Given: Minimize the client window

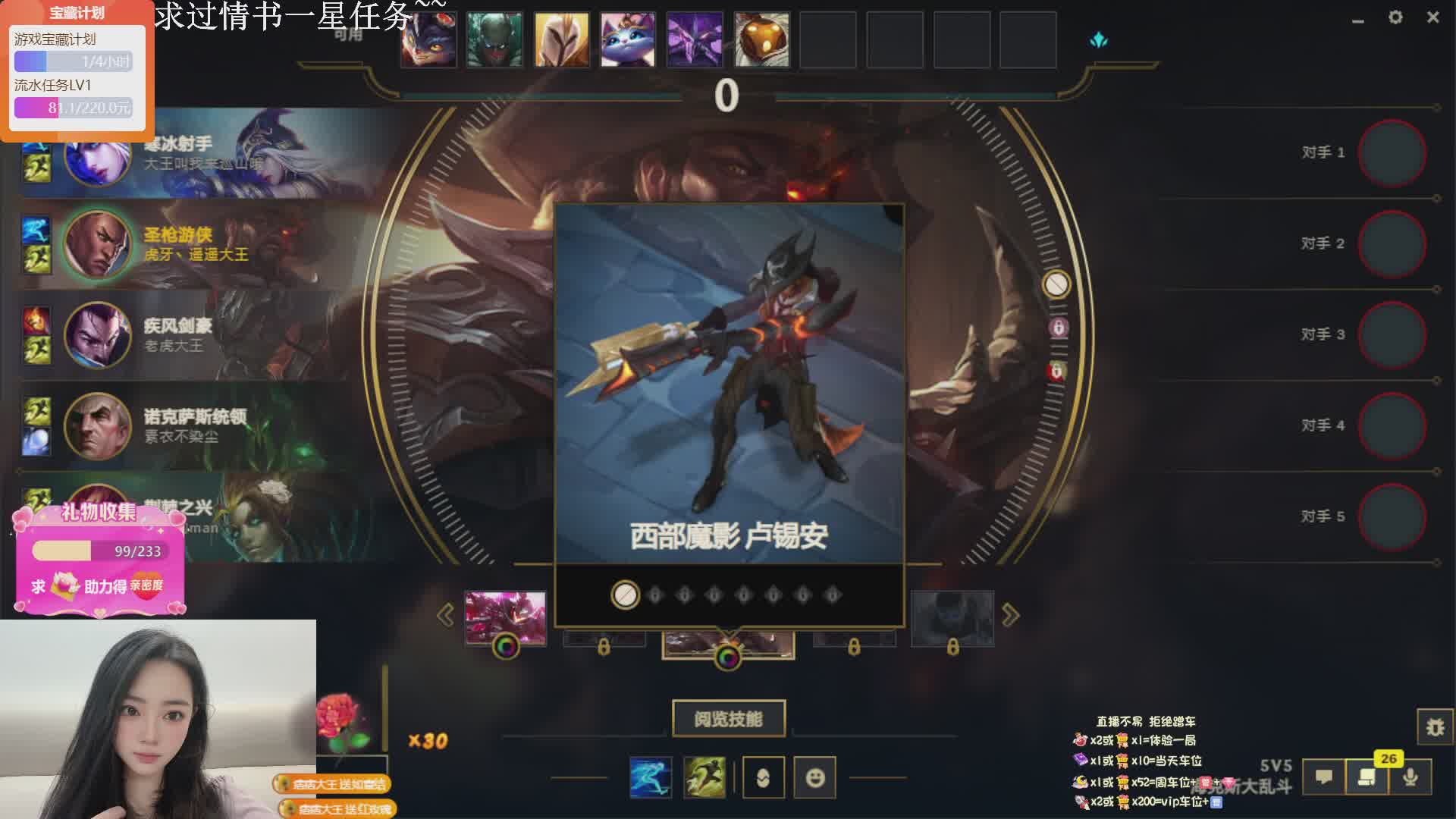Looking at the screenshot, I should pos(1358,20).
